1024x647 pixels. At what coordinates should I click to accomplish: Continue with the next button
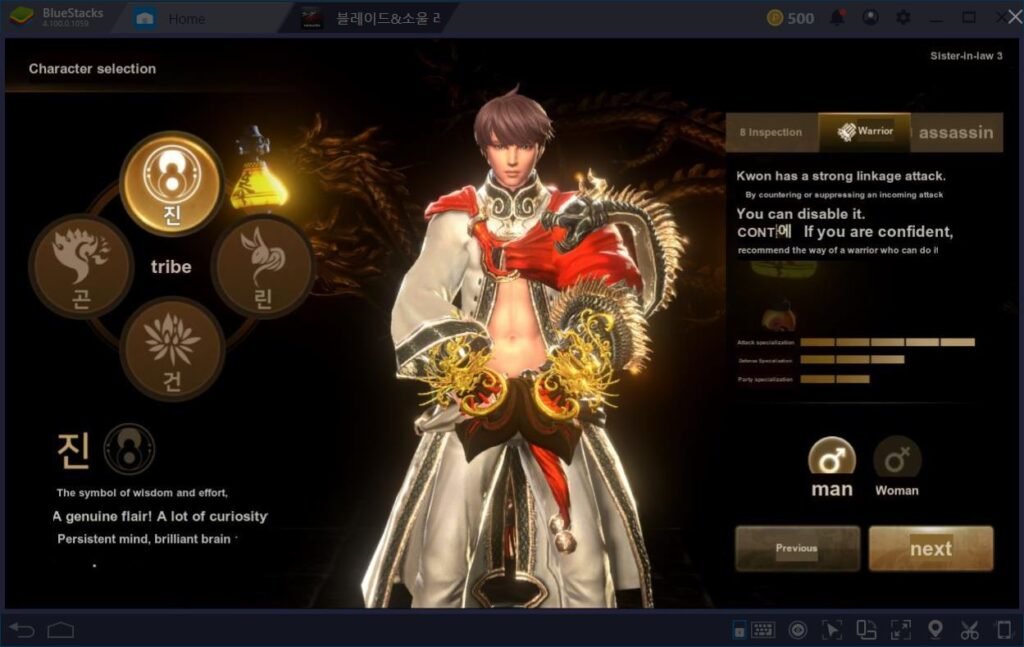tap(930, 548)
